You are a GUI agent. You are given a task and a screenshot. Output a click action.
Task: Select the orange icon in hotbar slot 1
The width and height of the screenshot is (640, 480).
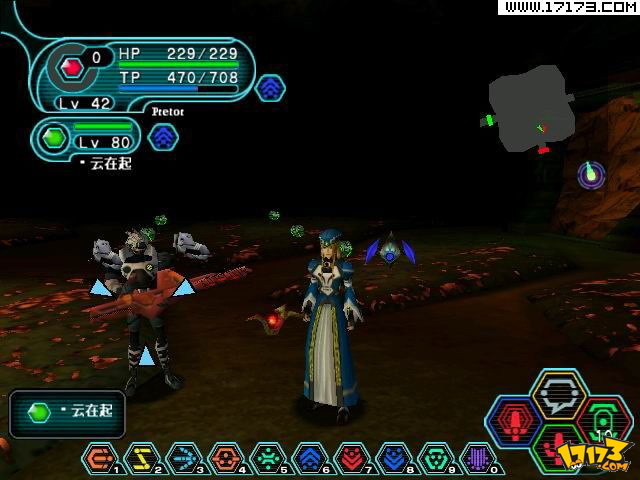(99, 459)
